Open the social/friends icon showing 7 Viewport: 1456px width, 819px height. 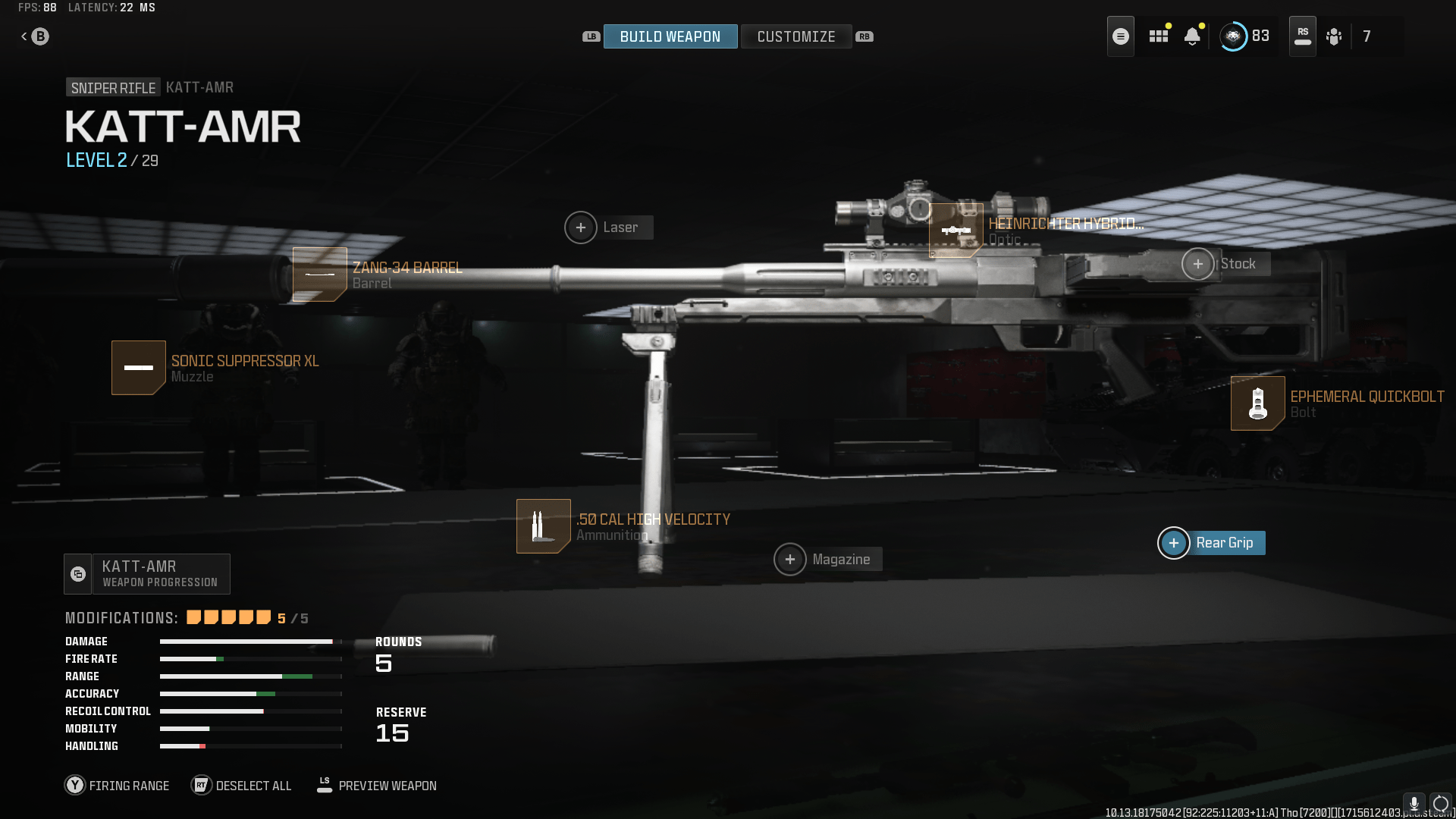pyautogui.click(x=1335, y=36)
